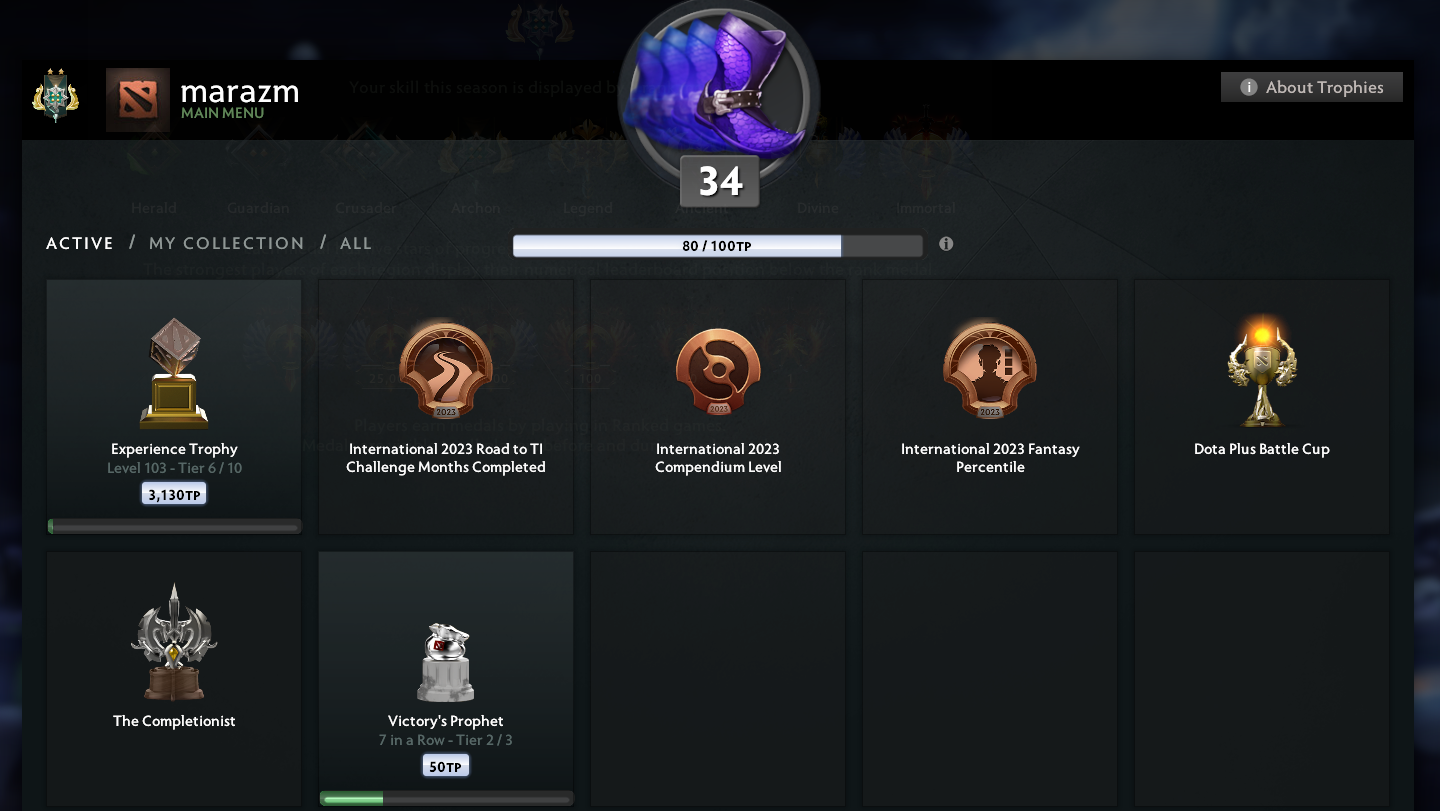The width and height of the screenshot is (1440, 811).
Task: Click the 50TP badge under Victory's Prophet
Action: 445,765
